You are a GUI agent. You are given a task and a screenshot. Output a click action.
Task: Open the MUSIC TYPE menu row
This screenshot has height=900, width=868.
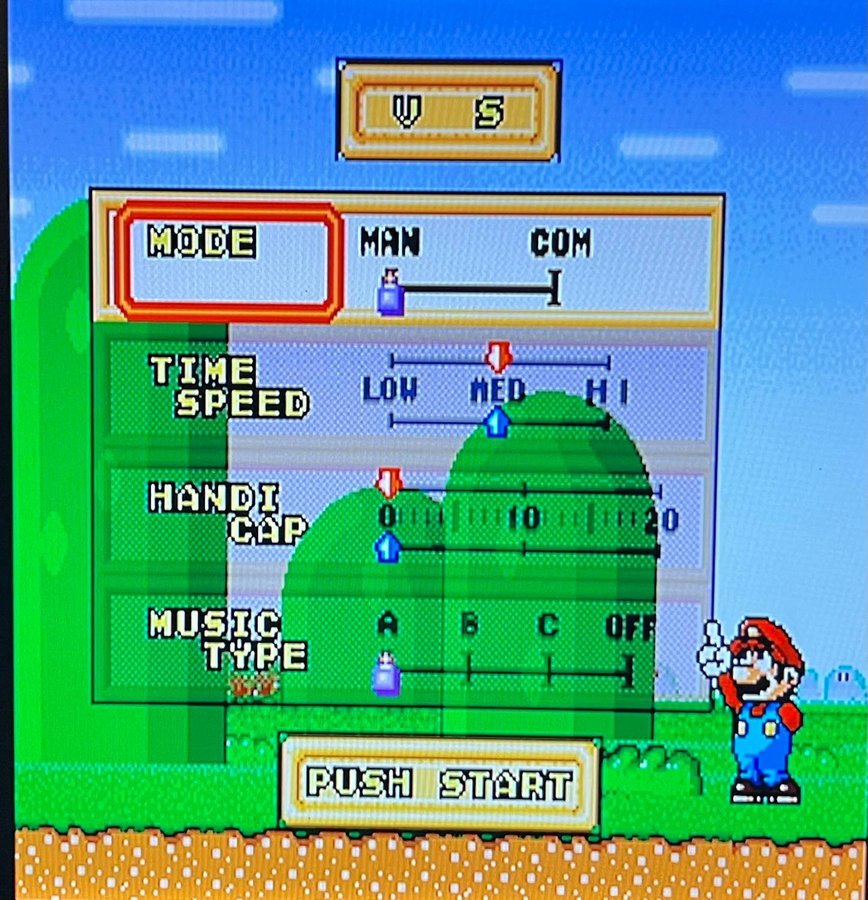coord(228,639)
